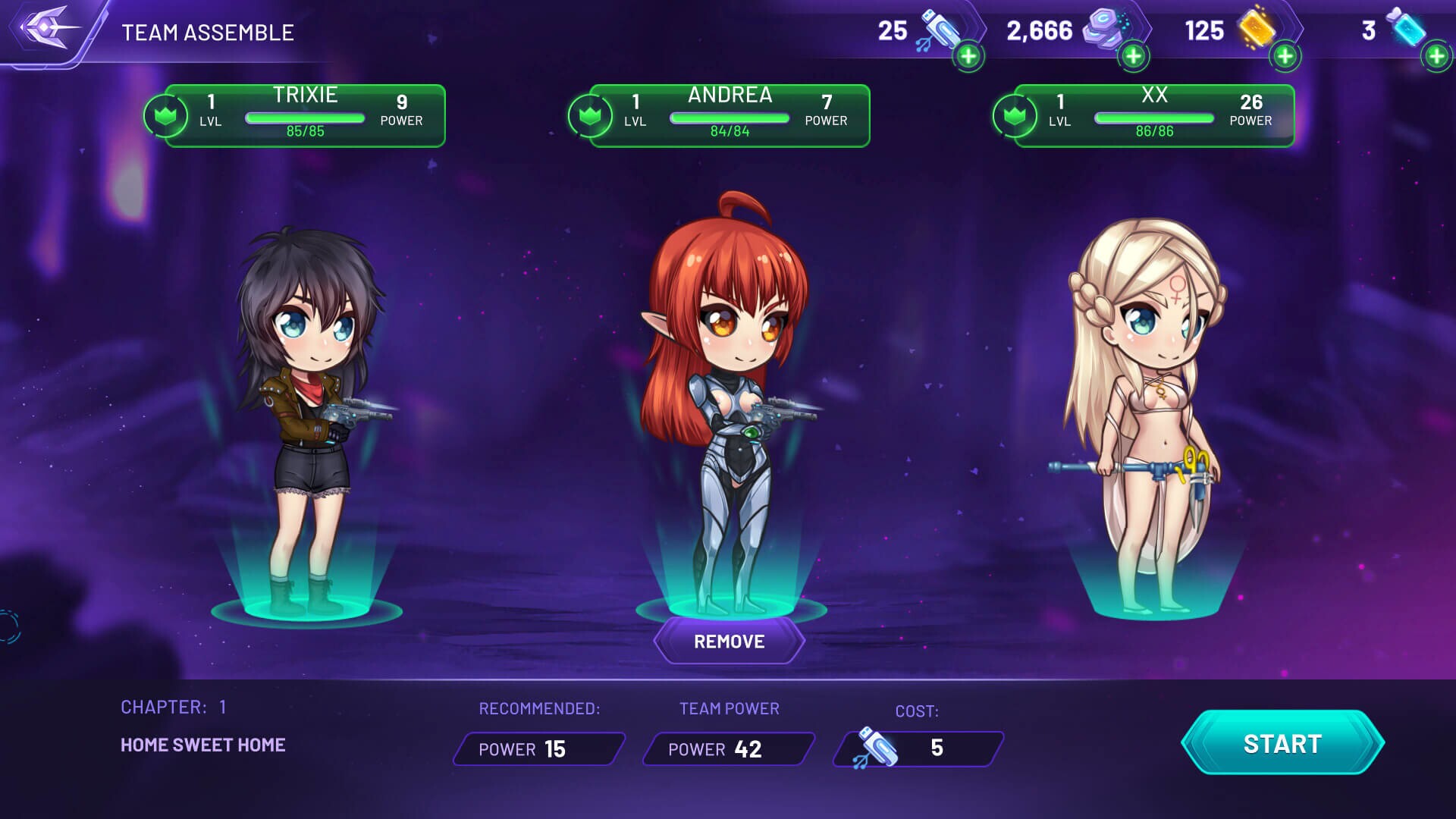Image resolution: width=1456 pixels, height=819 pixels.
Task: Click the plus button to buy USB drives
Action: [x=968, y=56]
